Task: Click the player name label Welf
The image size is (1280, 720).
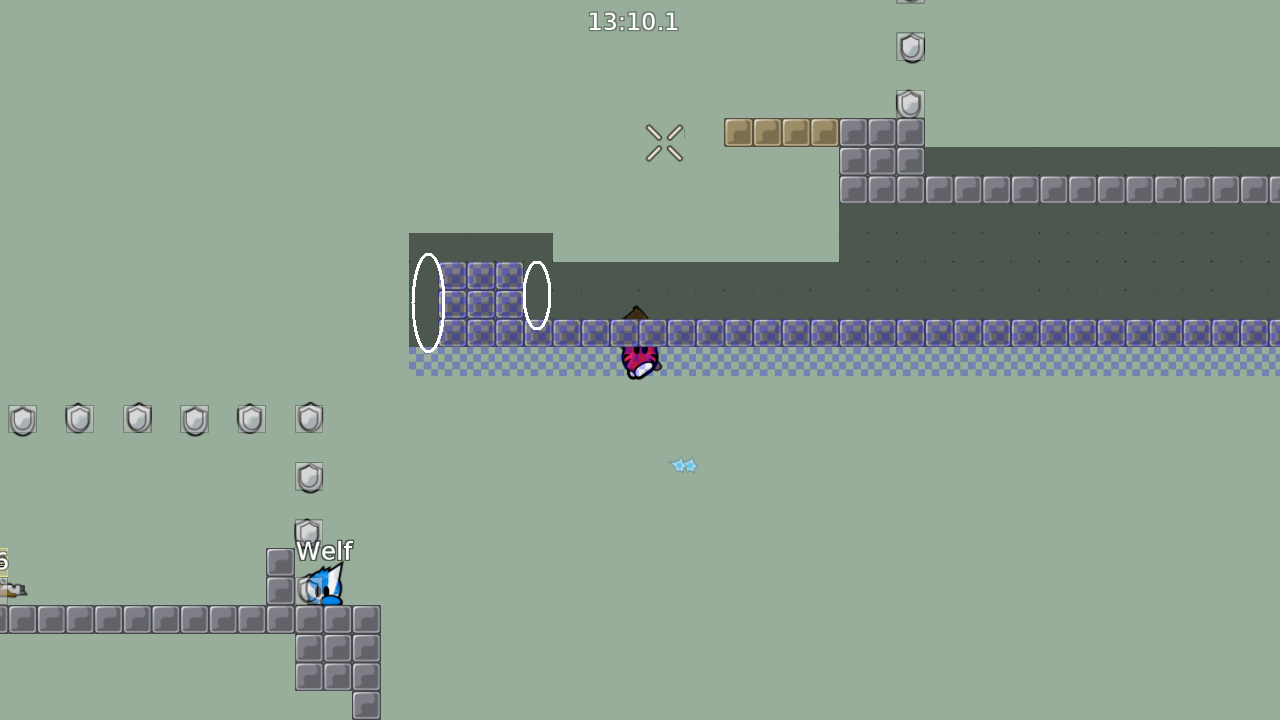Action: [x=325, y=550]
